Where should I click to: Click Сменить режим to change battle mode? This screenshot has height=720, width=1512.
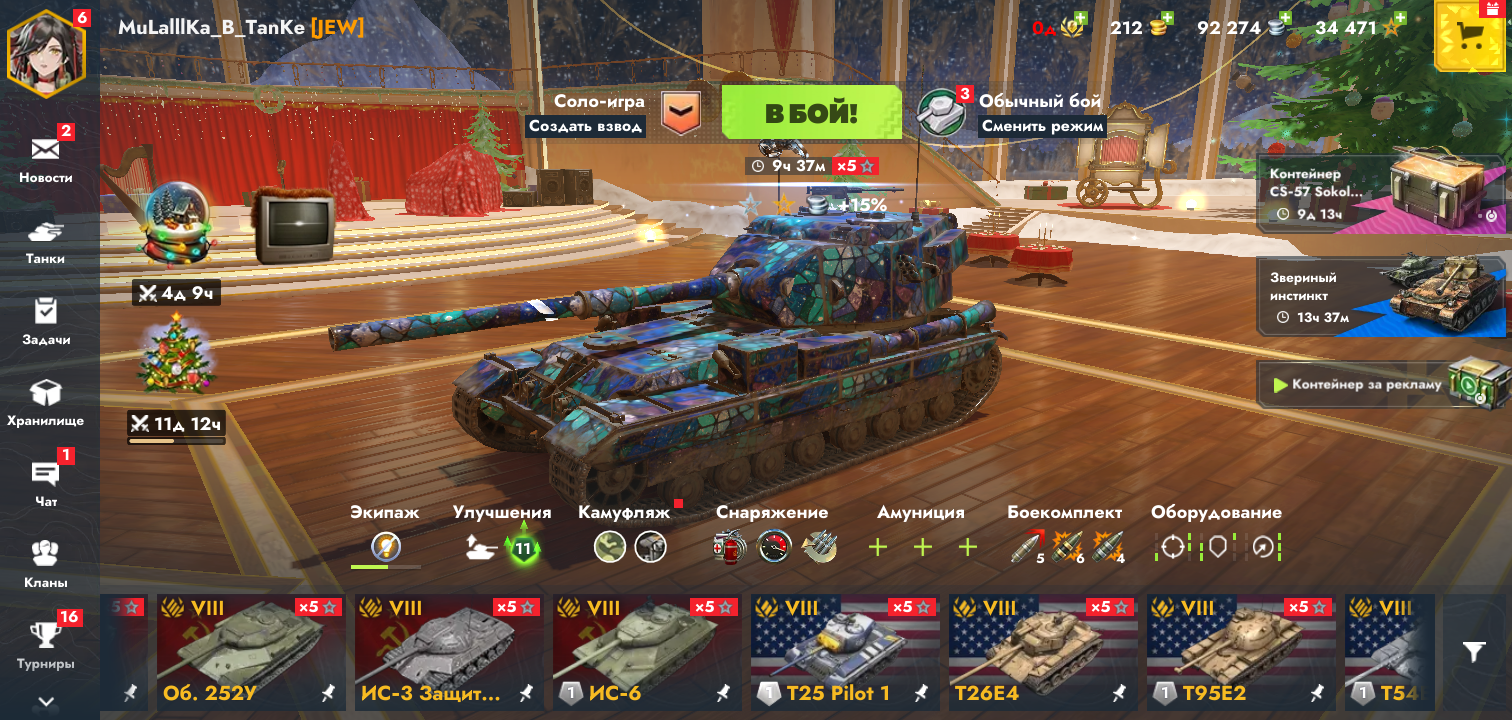1042,127
